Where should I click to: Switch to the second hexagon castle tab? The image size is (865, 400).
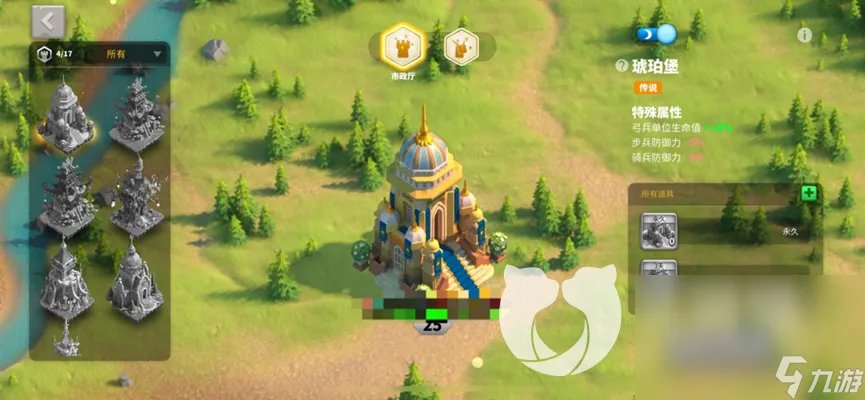click(x=460, y=47)
